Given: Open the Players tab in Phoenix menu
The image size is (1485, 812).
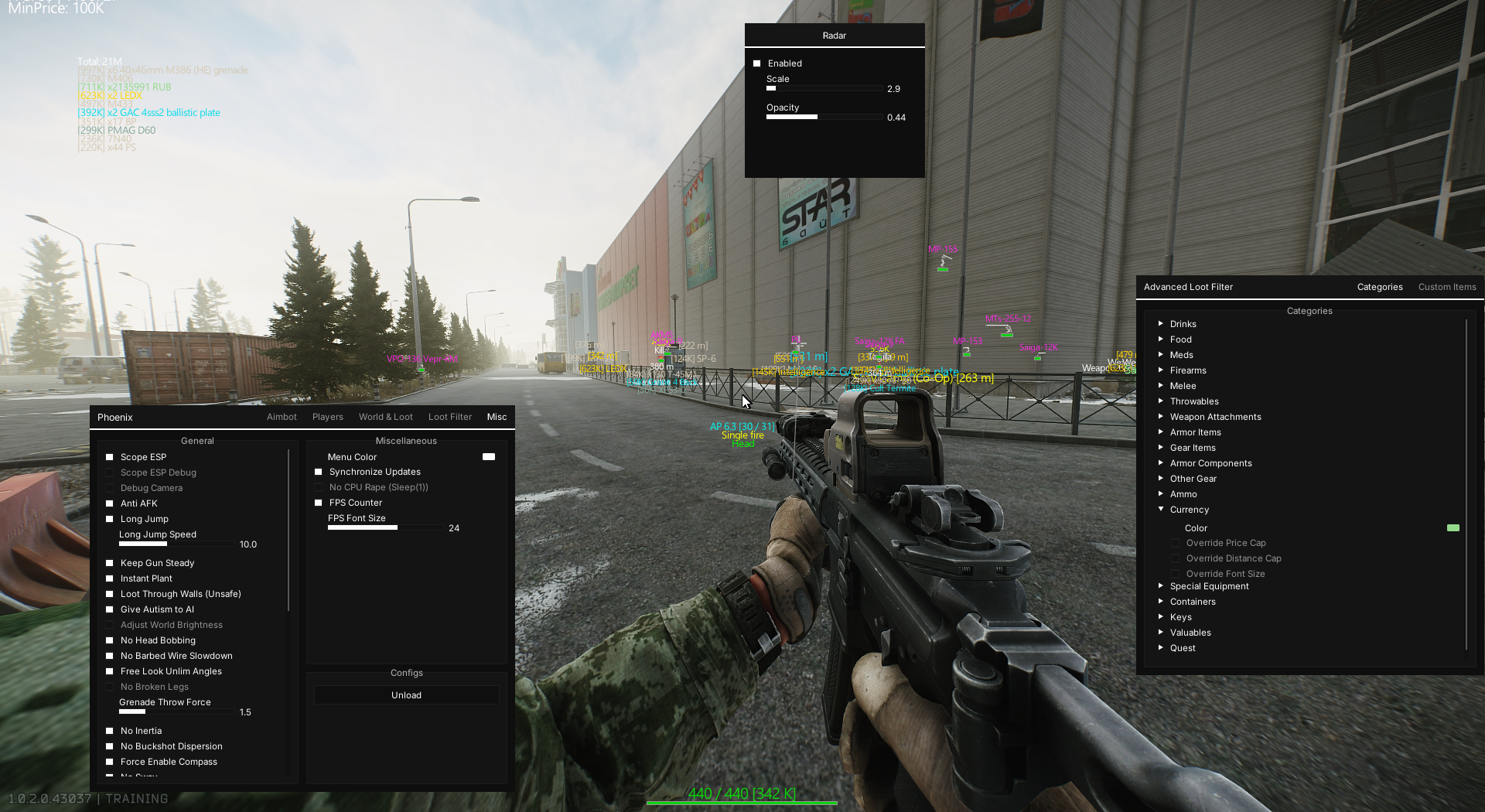Looking at the screenshot, I should tap(327, 417).
